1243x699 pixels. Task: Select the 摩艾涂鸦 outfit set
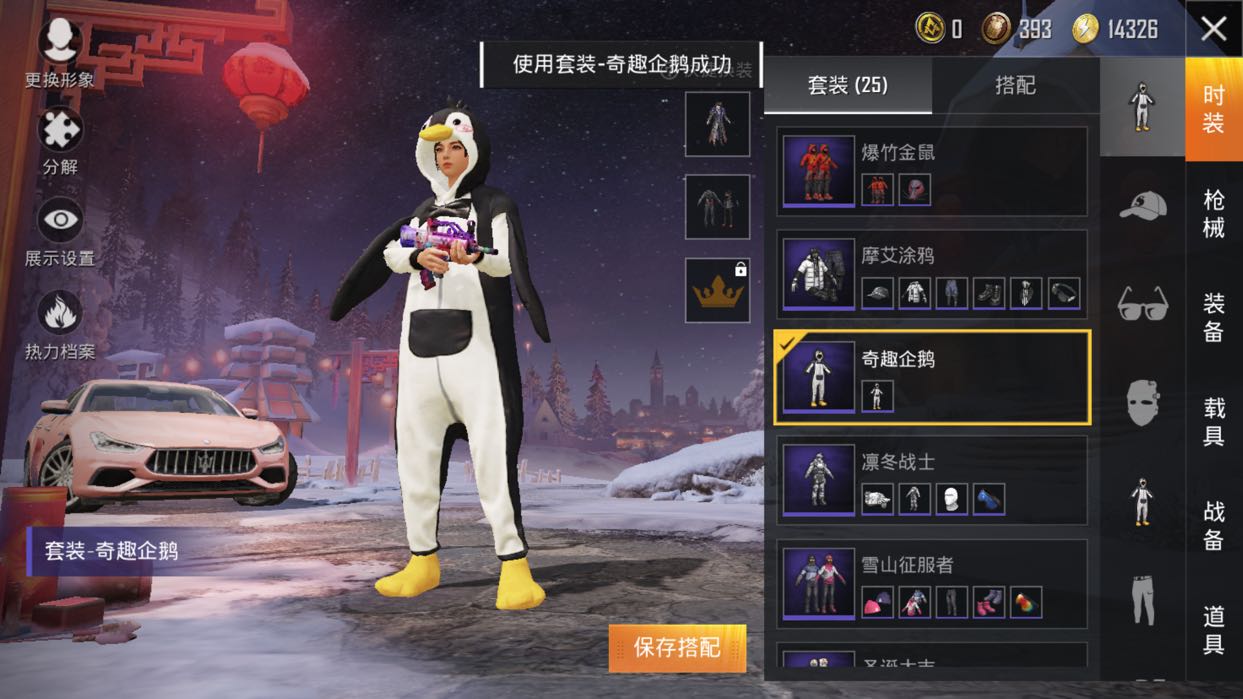click(x=931, y=275)
